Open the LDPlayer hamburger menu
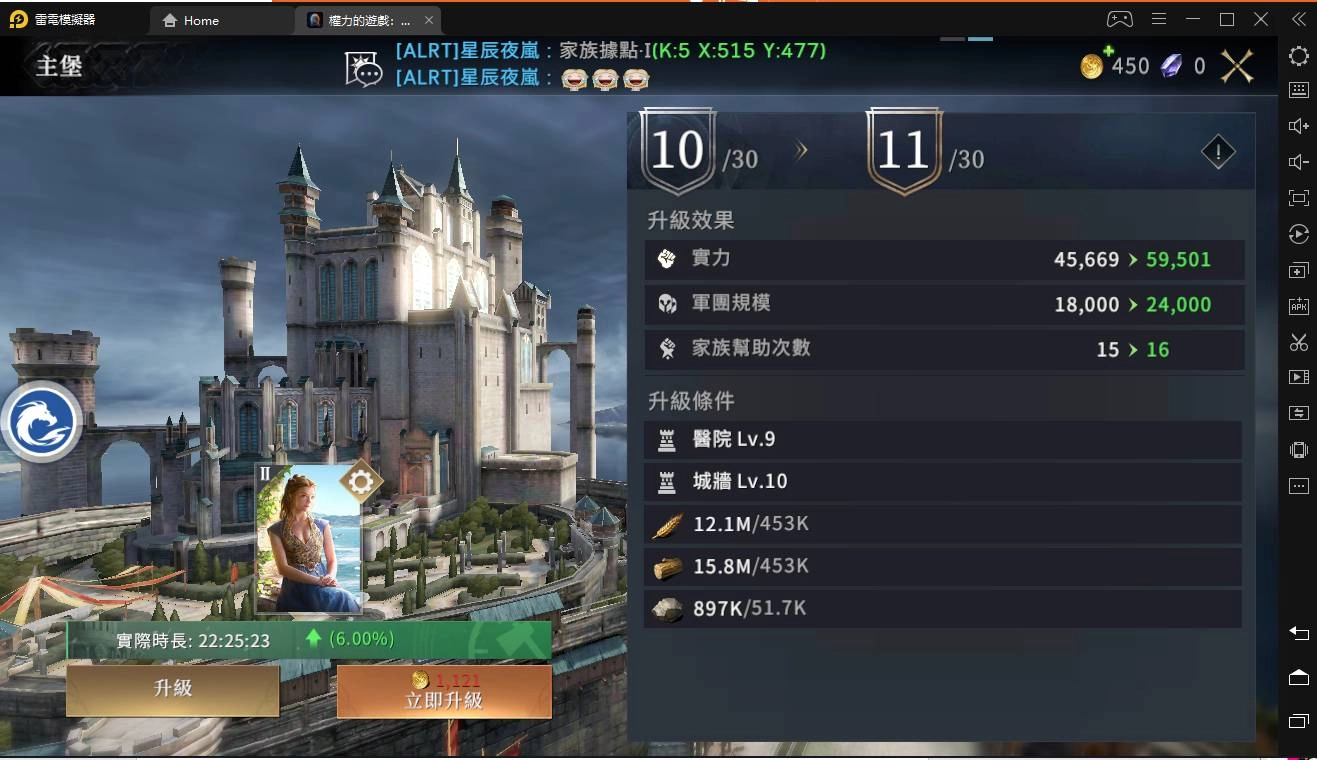 pos(1160,19)
